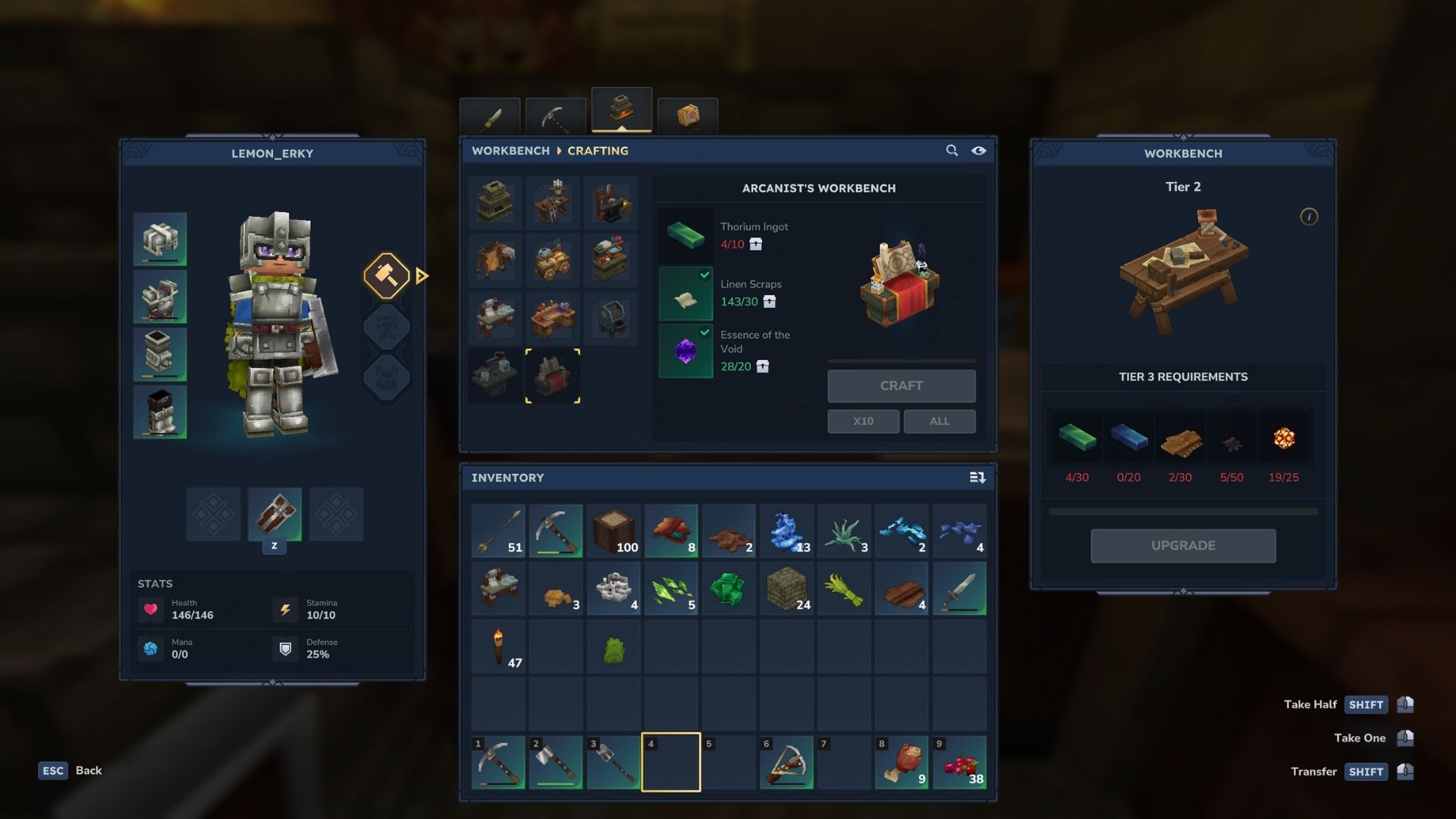Craft ten with the X10 button

863,422
